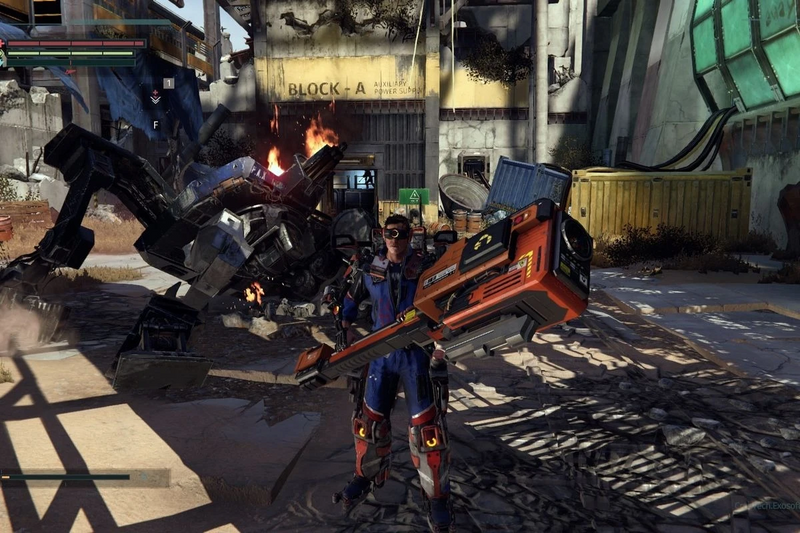Select the healing injectable implant icon
800x533 pixels.
[x=155, y=97]
